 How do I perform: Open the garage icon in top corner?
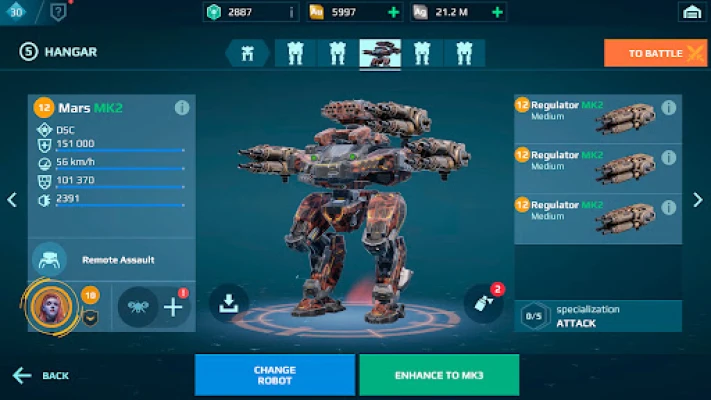tap(690, 12)
